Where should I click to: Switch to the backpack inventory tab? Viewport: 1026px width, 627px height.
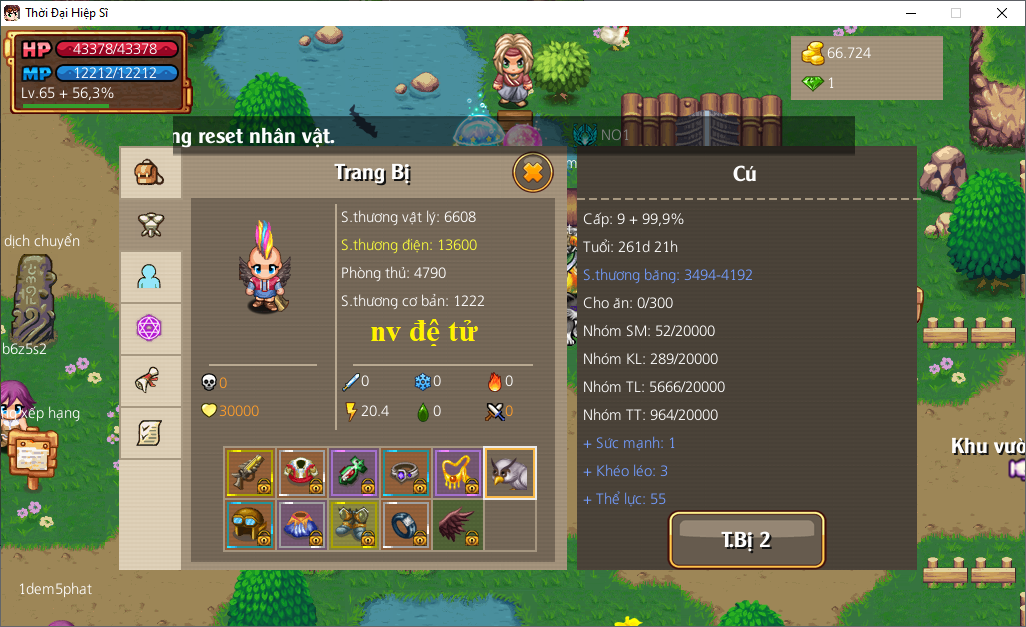click(150, 173)
